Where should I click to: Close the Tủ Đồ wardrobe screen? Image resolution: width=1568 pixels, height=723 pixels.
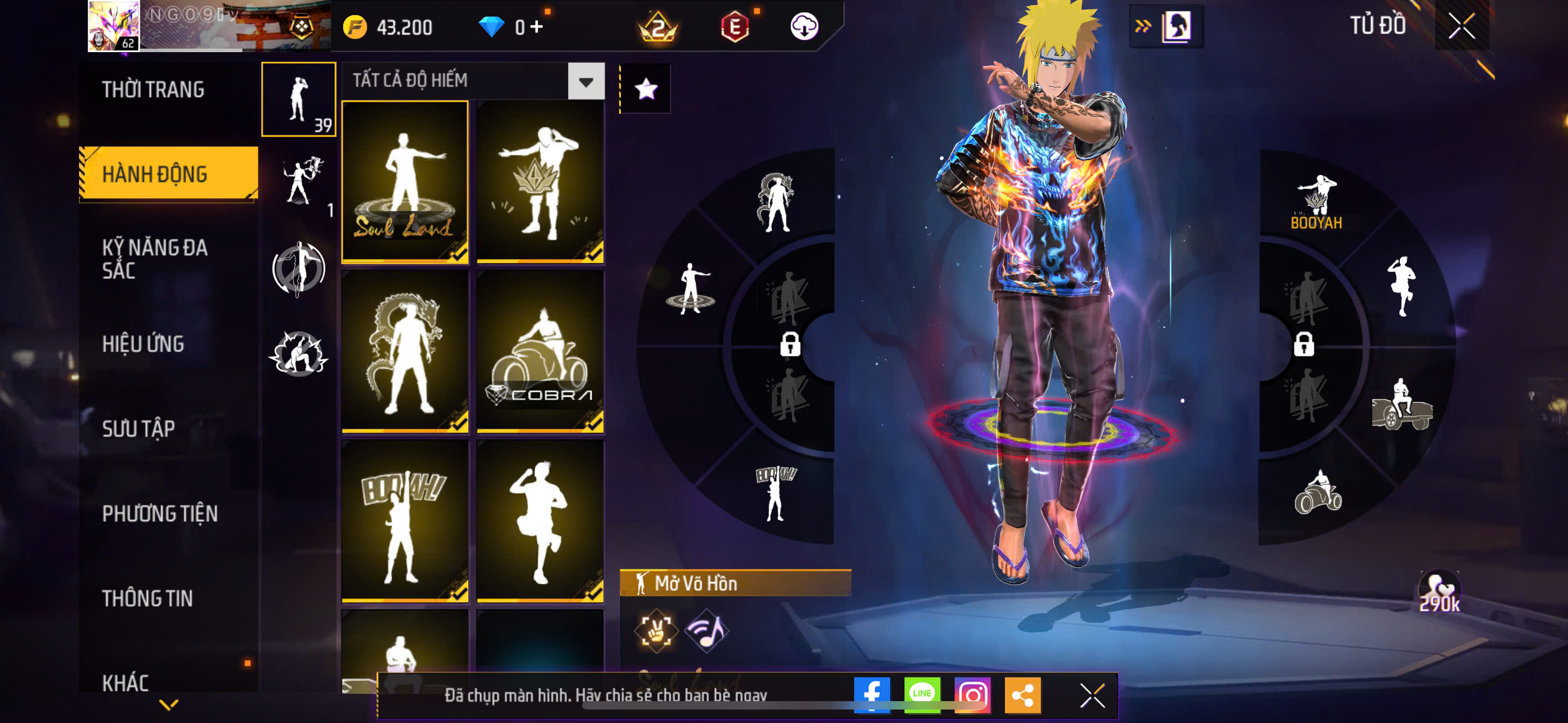[1461, 26]
